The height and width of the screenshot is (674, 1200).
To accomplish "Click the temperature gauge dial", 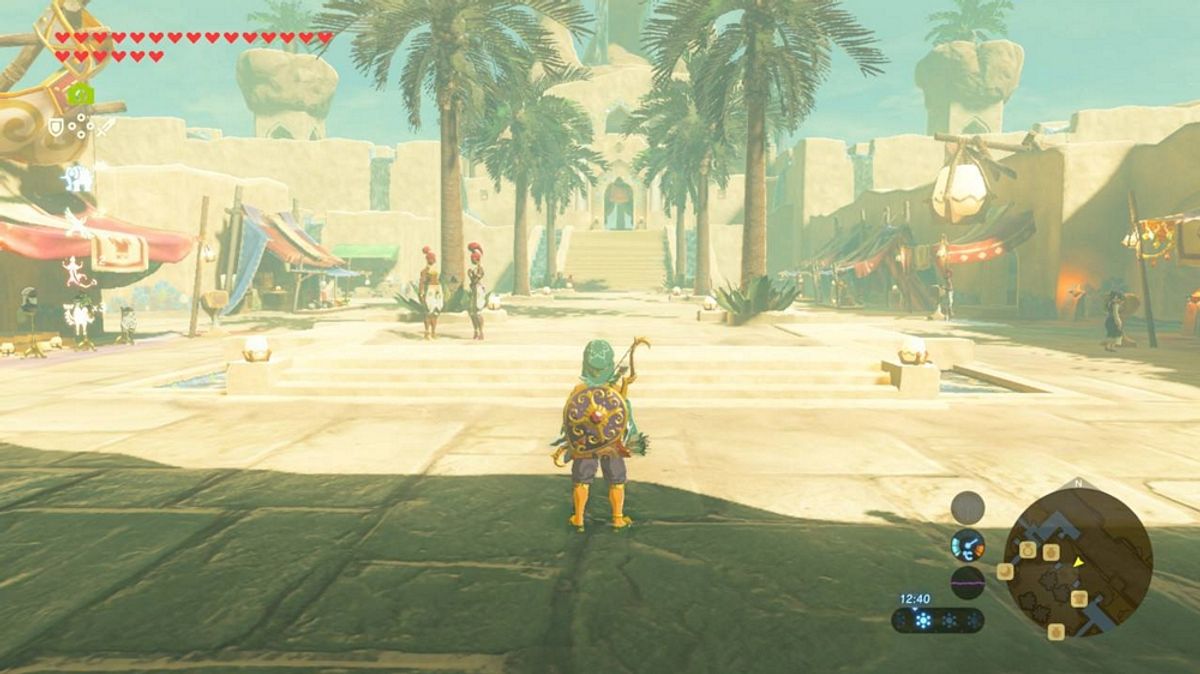I will click(x=967, y=545).
